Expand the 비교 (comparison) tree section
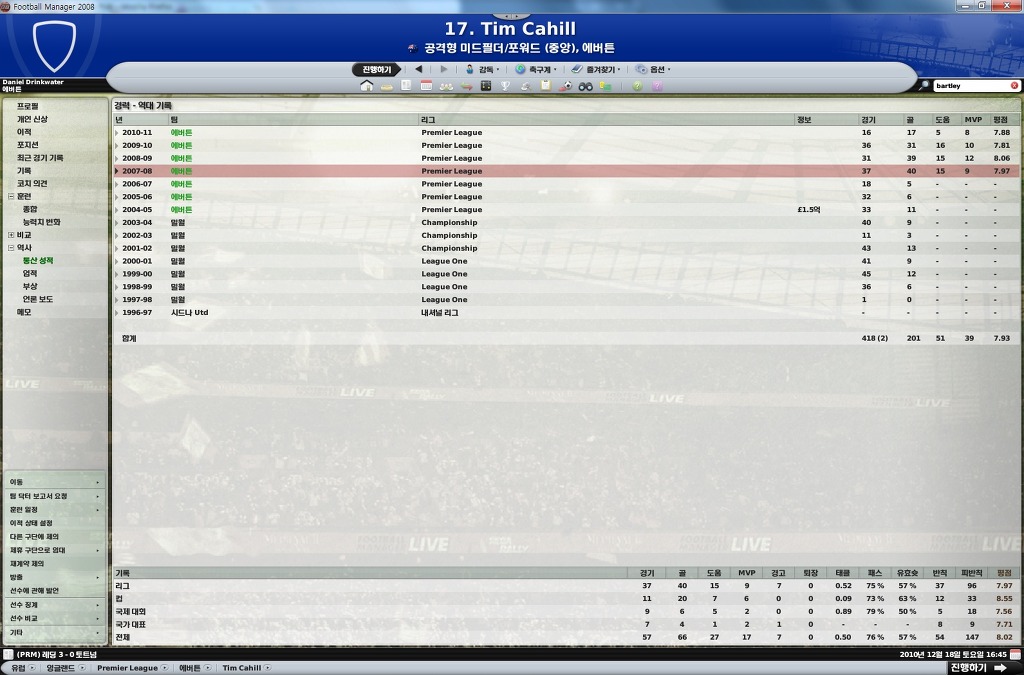1024x675 pixels. click(11, 235)
